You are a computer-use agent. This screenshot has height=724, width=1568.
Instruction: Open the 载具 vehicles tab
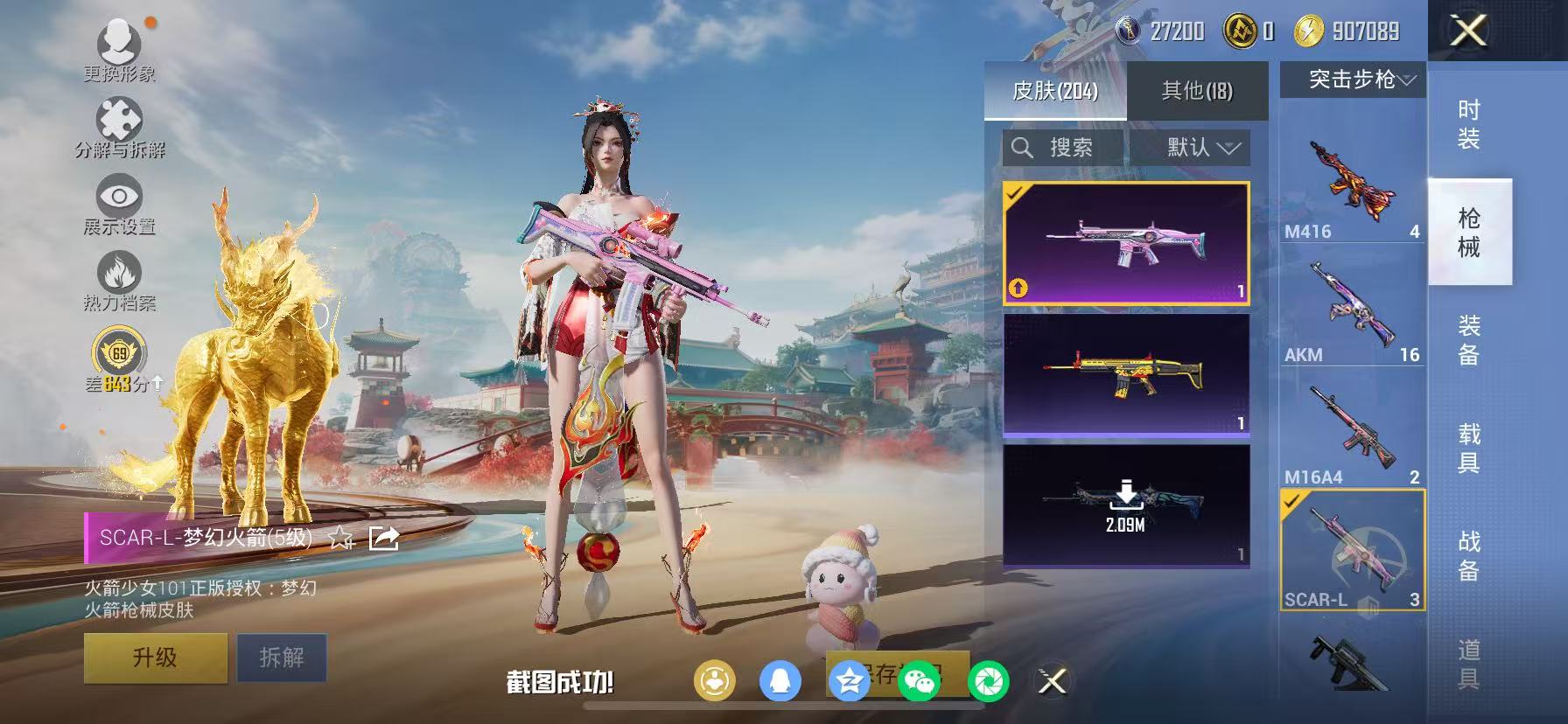(x=1471, y=449)
